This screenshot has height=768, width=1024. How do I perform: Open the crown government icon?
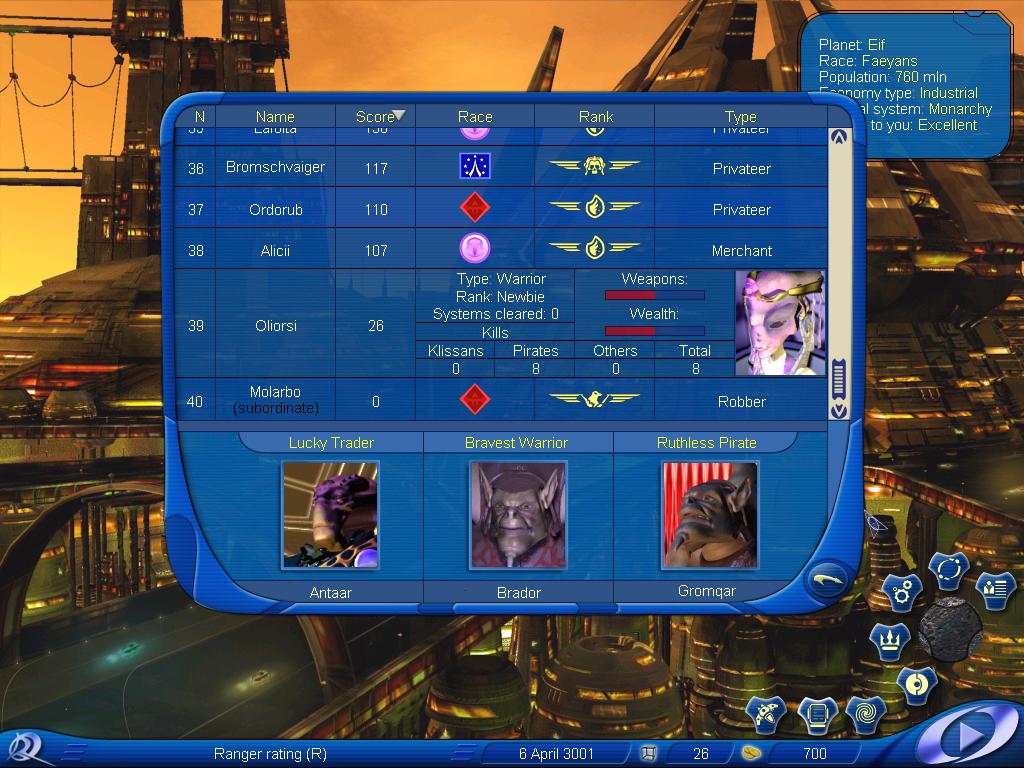click(x=889, y=639)
